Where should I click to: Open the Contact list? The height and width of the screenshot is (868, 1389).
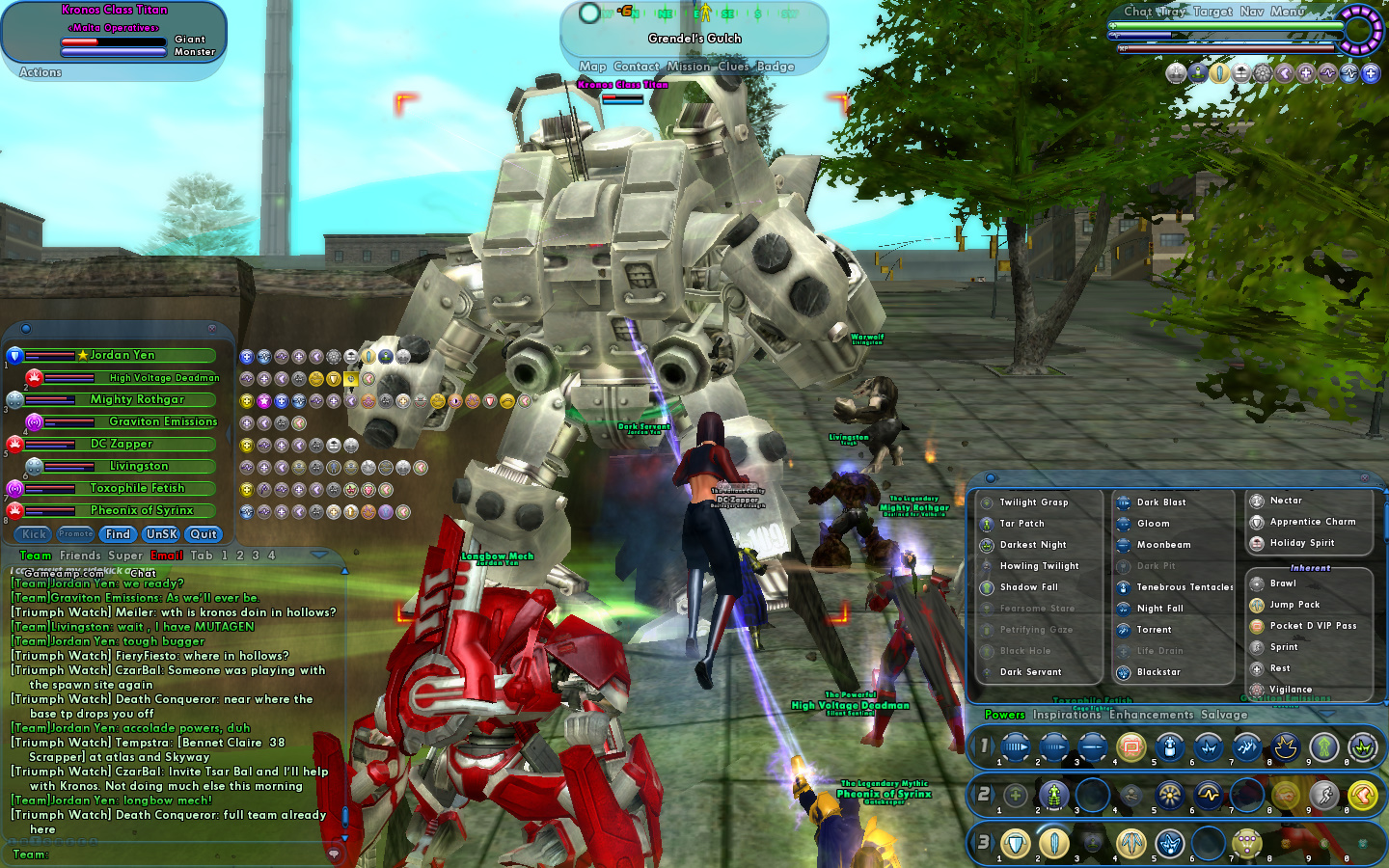(637, 67)
